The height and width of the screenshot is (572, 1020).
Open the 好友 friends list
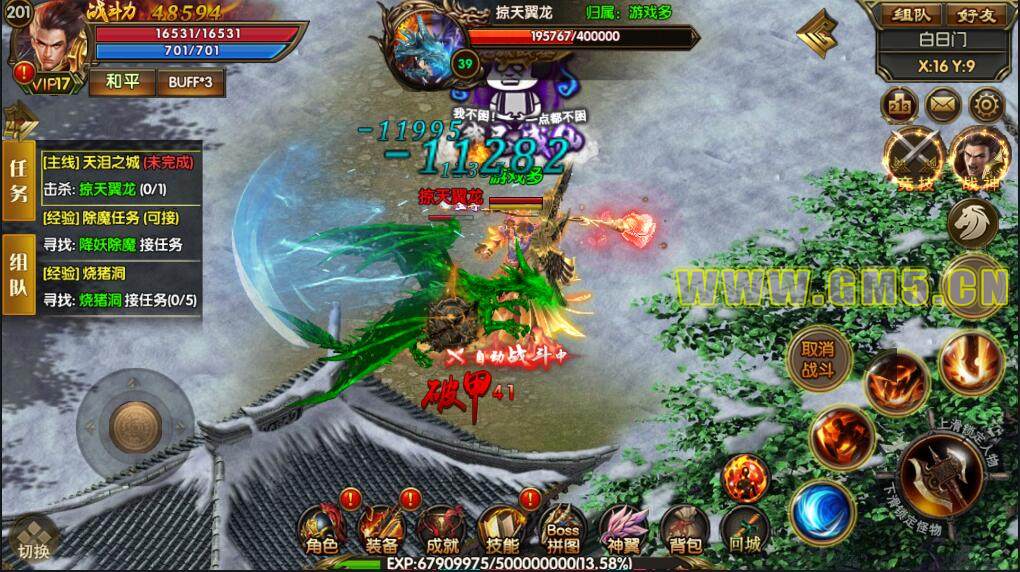tap(972, 15)
